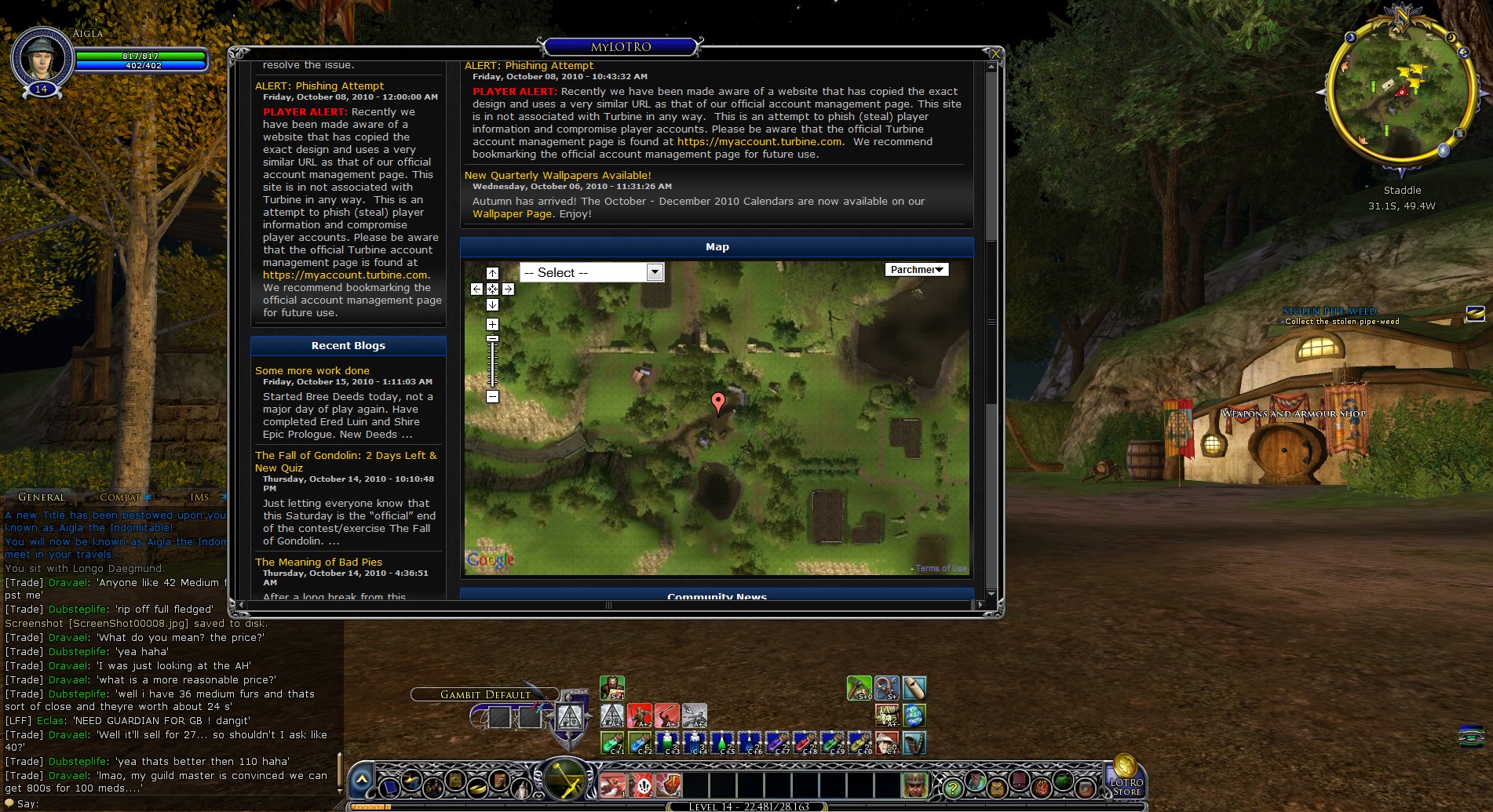Open the Parchment map style dropdown
The height and width of the screenshot is (812, 1493).
(x=916, y=270)
